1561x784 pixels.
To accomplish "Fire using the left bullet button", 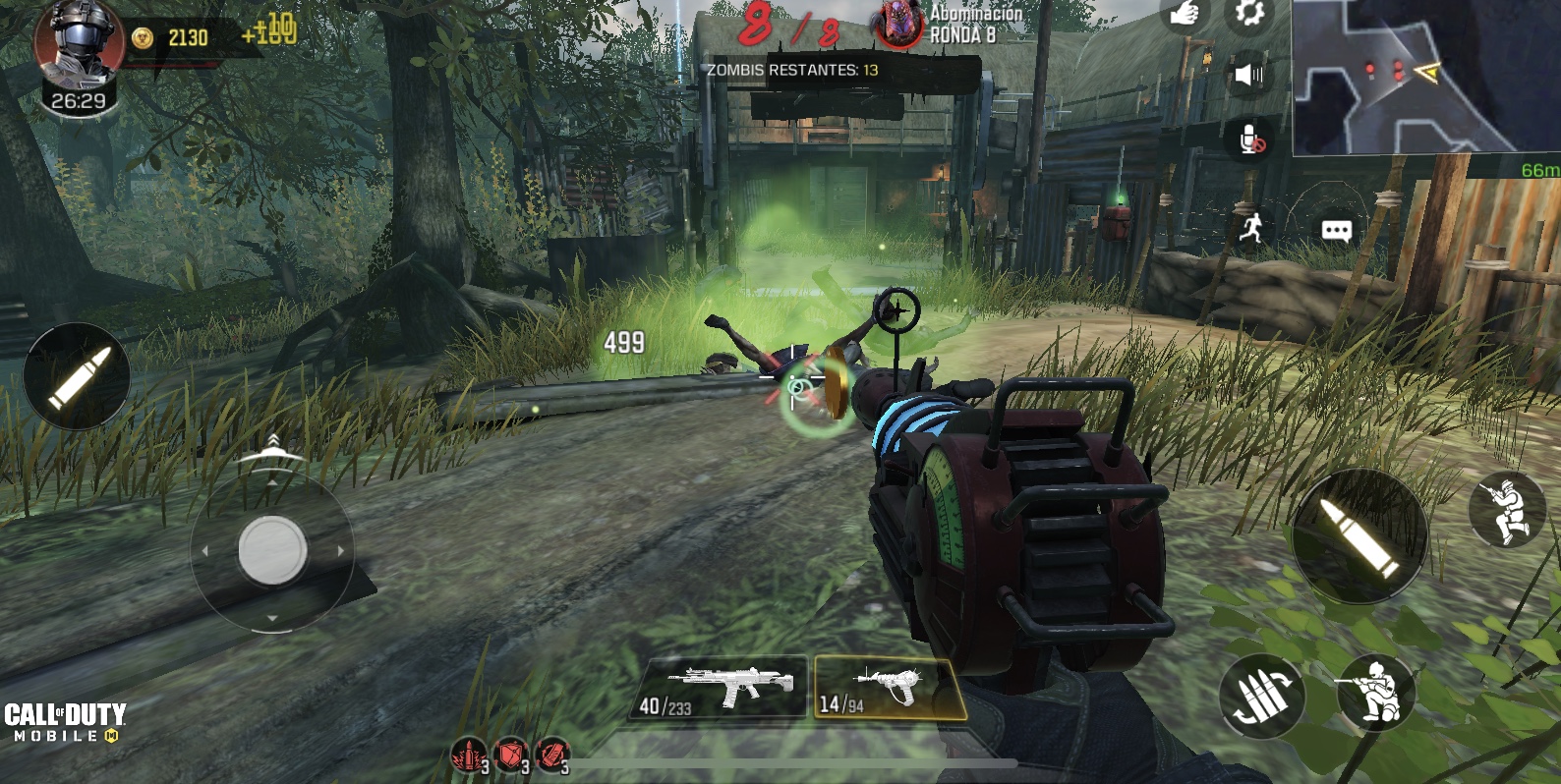I will [x=77, y=376].
